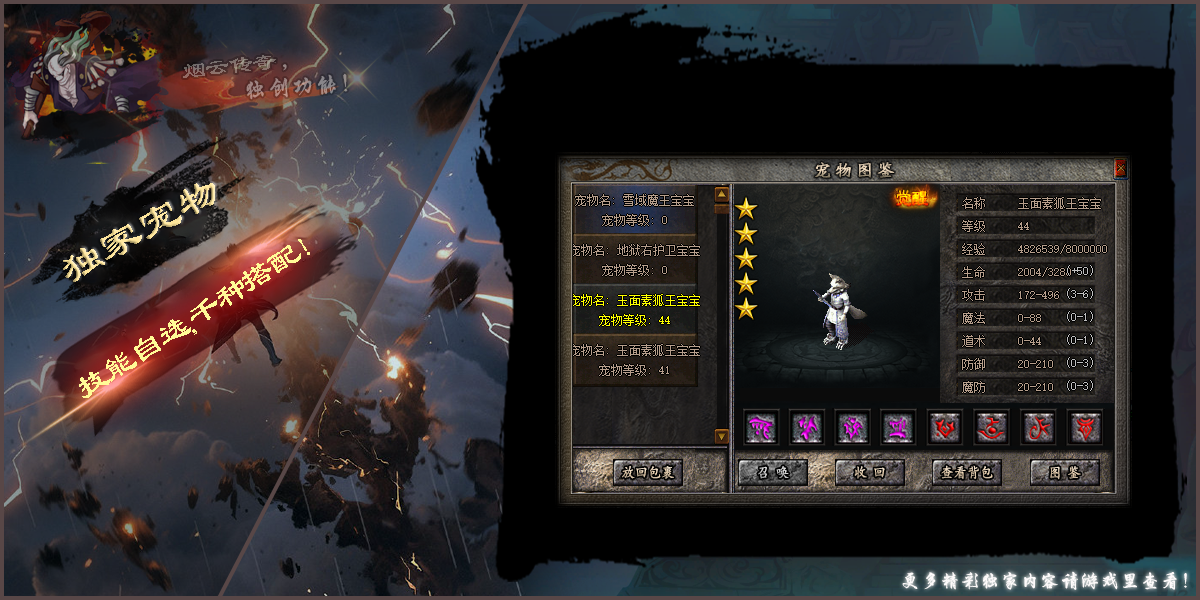Image resolution: width=1200 pixels, height=600 pixels.
Task: Click the pet list's up arrow
Action: pyautogui.click(x=722, y=194)
